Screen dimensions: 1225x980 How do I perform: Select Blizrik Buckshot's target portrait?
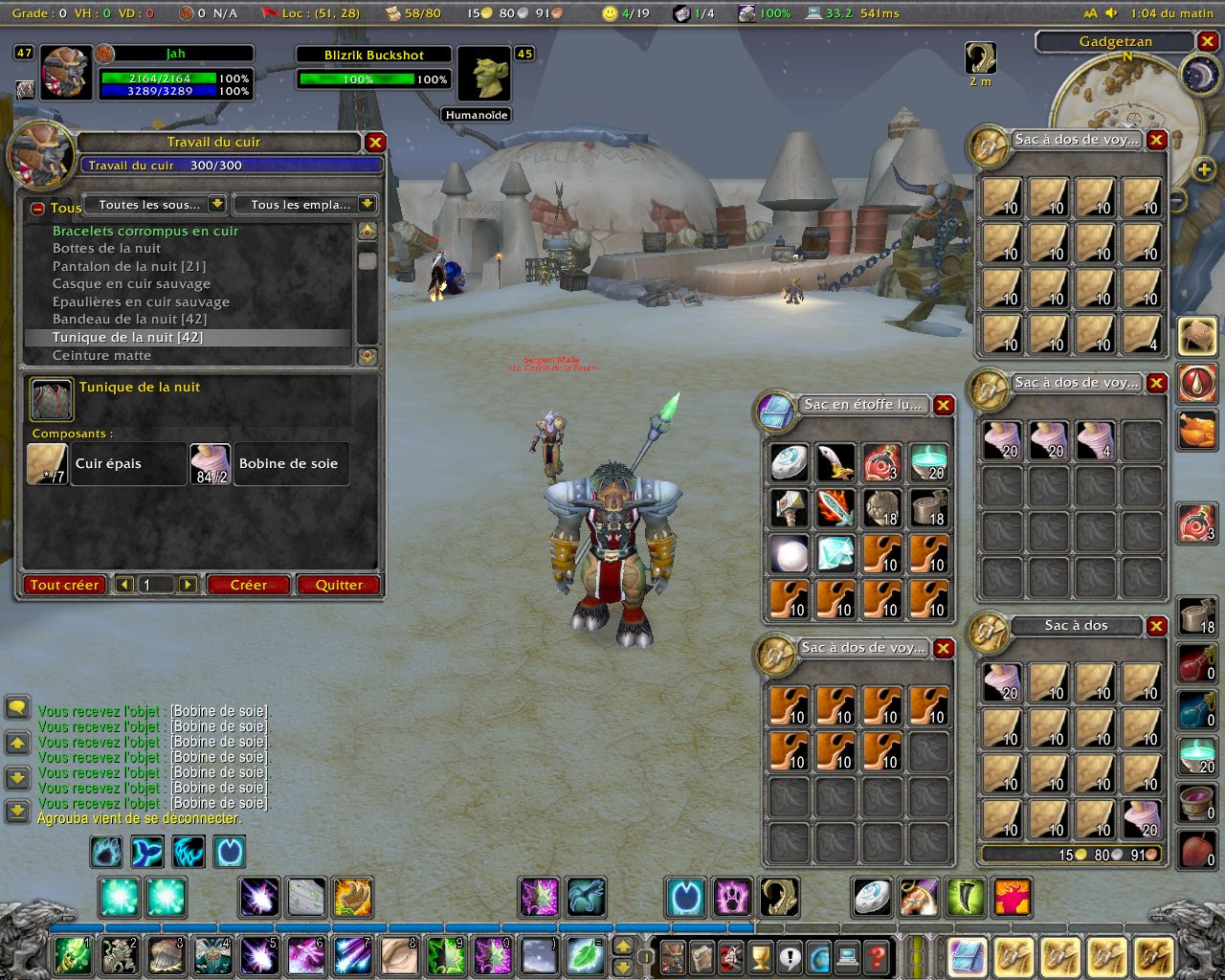tap(483, 74)
